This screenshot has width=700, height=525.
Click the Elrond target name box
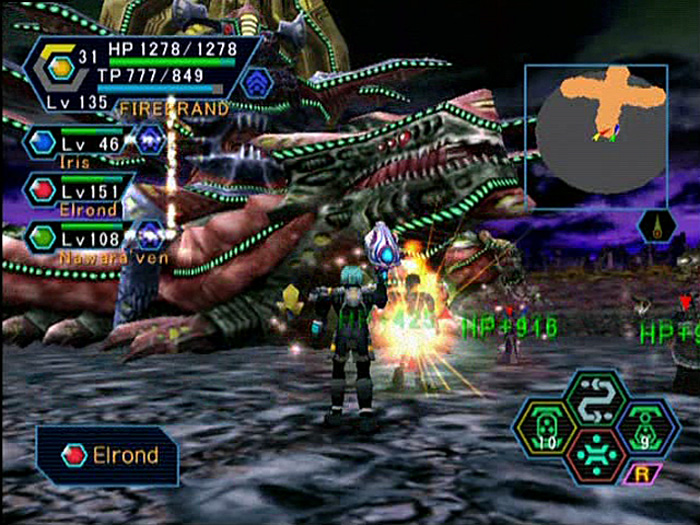coord(108,456)
